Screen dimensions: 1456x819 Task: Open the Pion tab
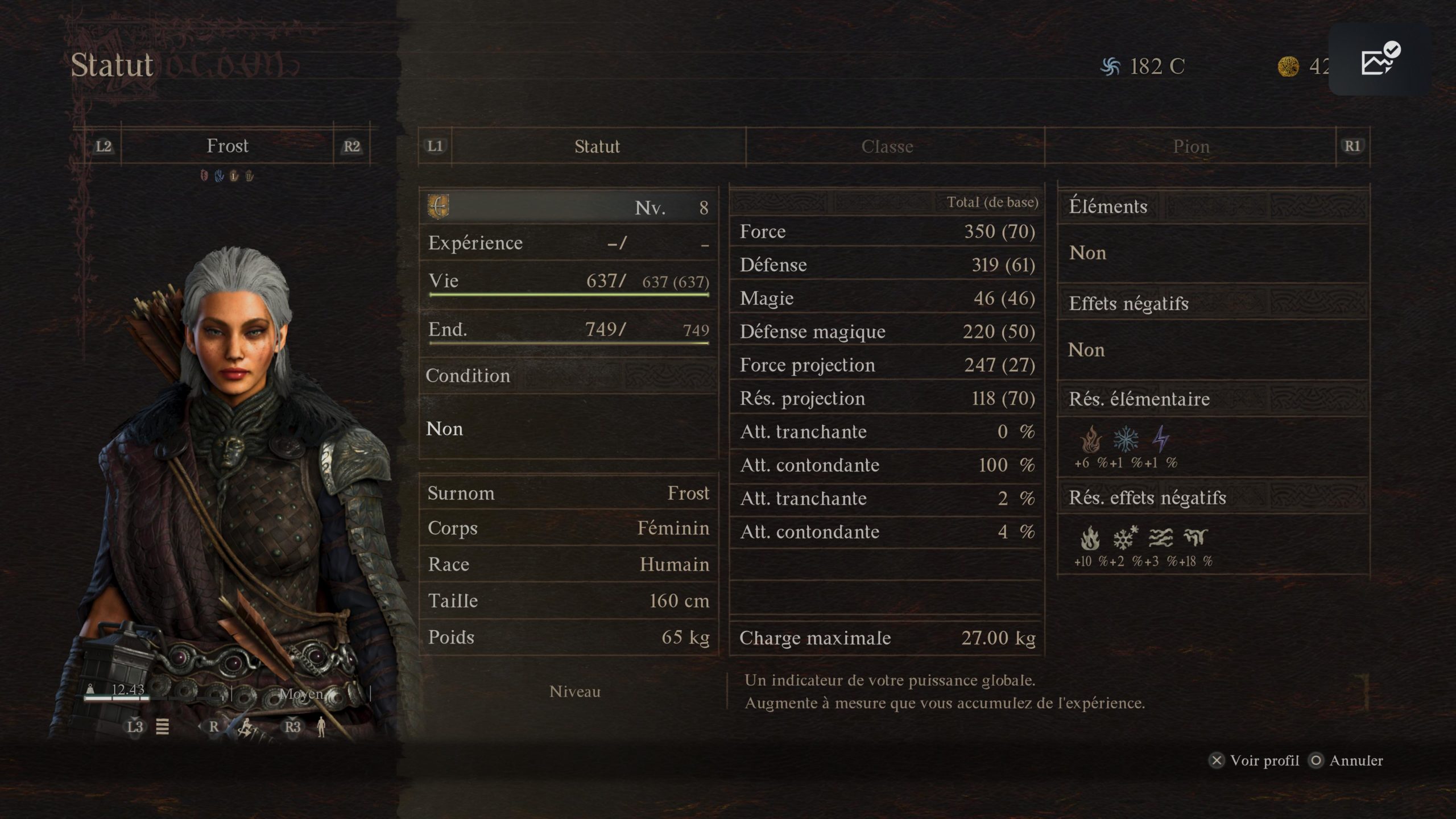point(1191,147)
